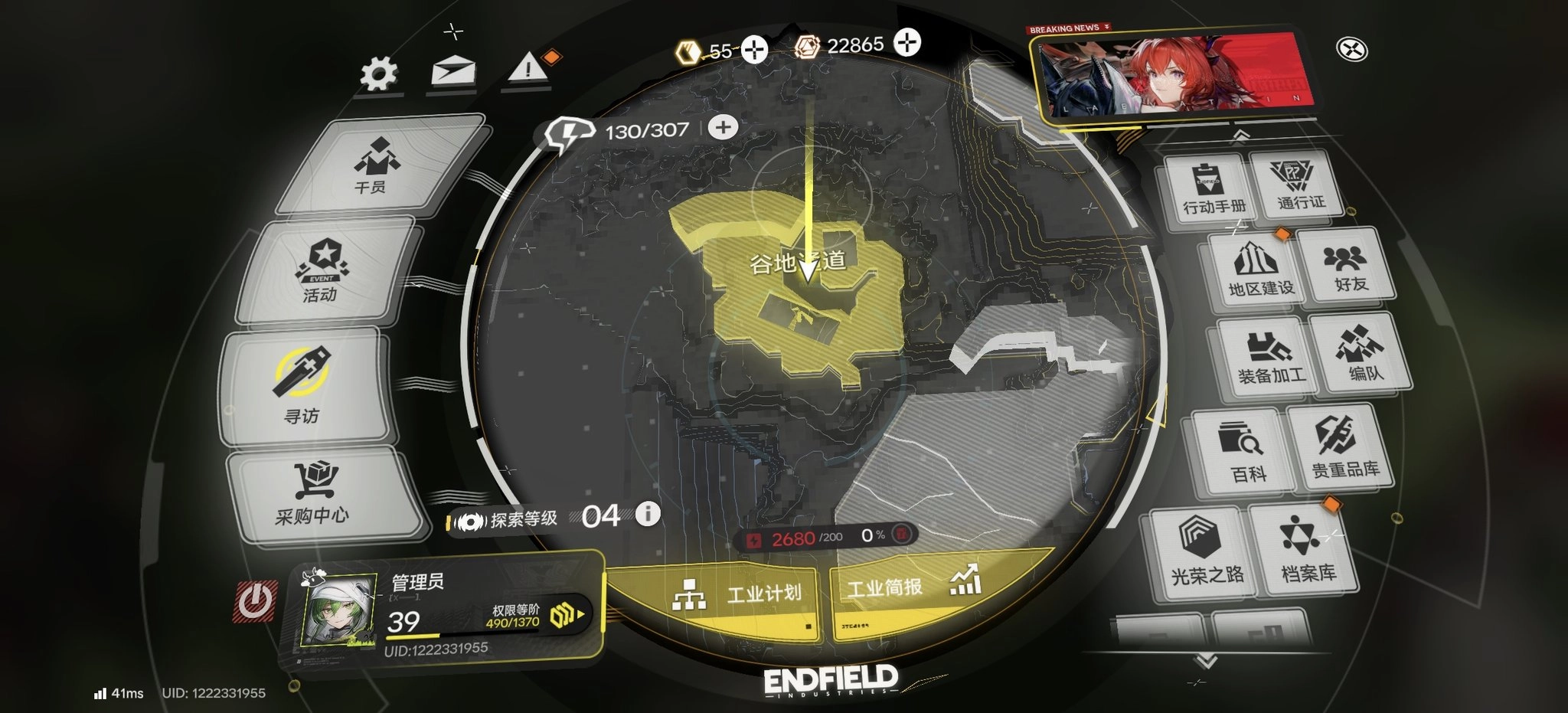Viewport: 1568px width, 713px height.
Task: Open the 干员 operators menu
Action: coord(377,165)
